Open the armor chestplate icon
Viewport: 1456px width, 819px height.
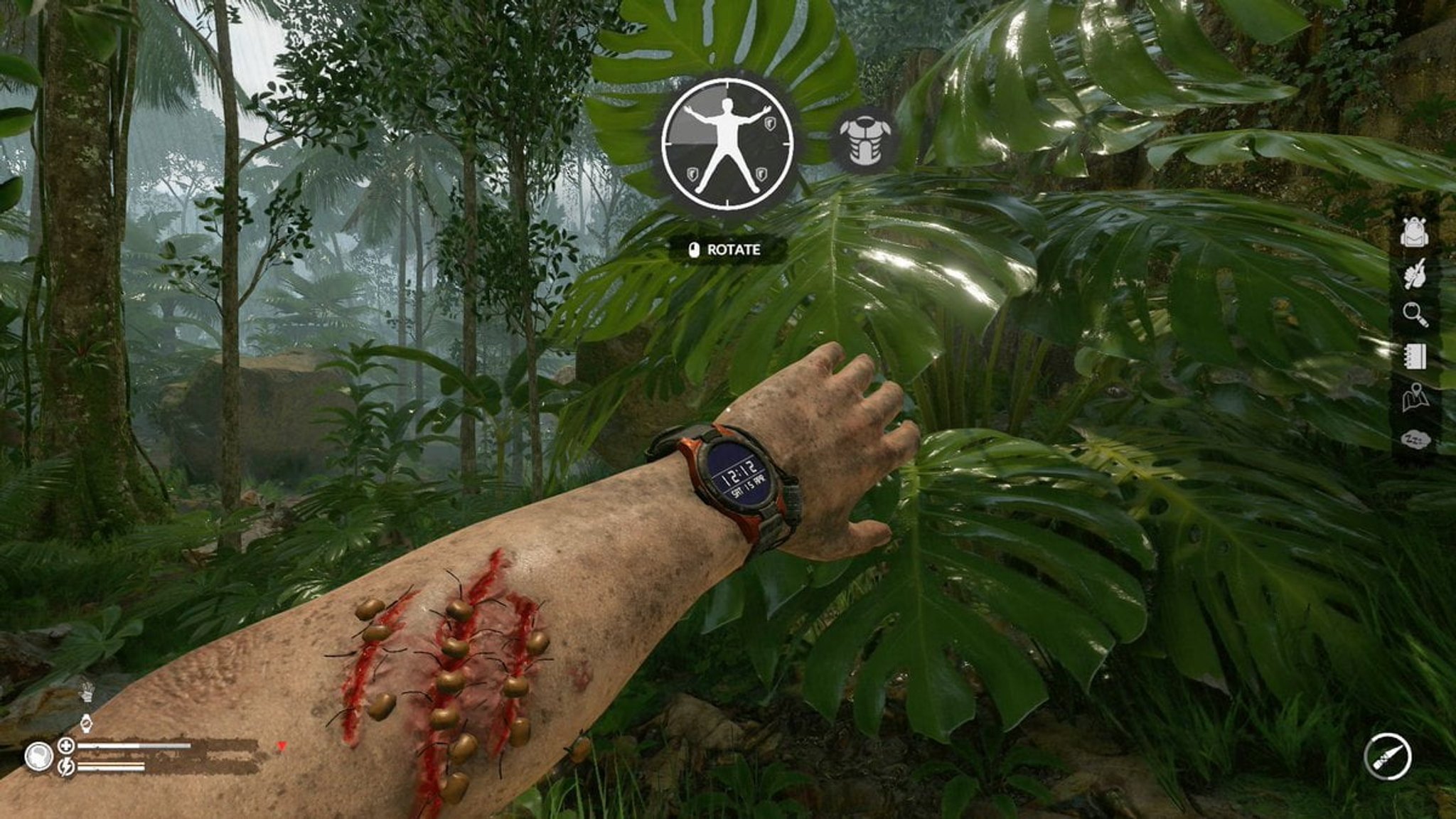click(863, 143)
